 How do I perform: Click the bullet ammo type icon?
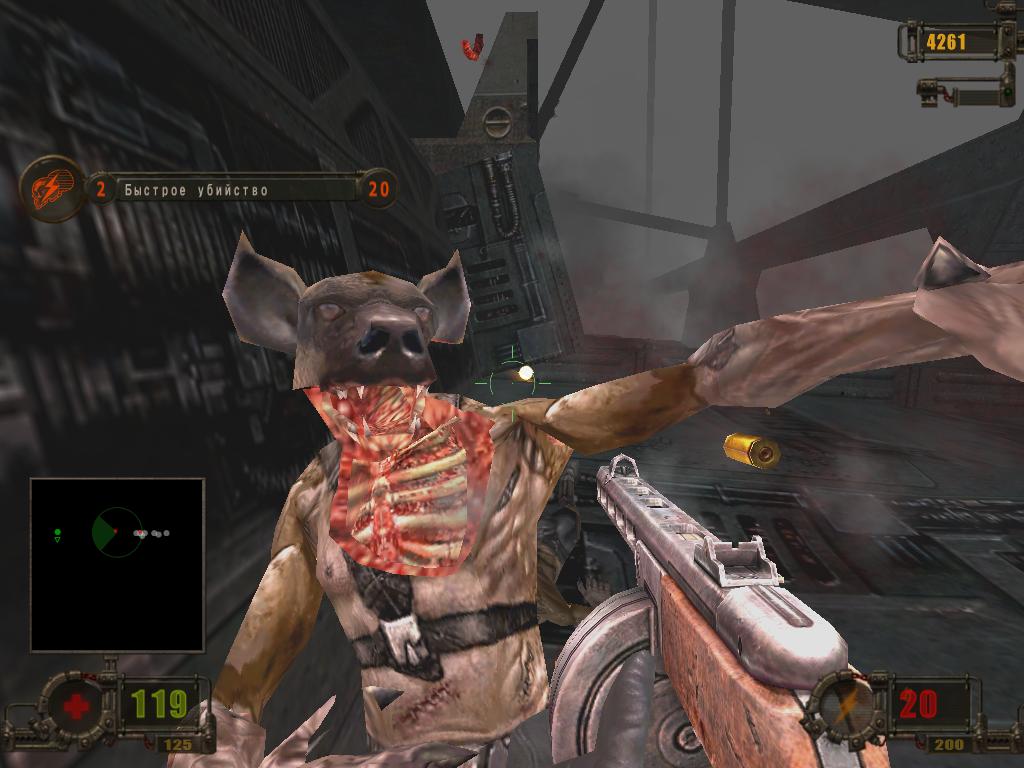(x=846, y=702)
